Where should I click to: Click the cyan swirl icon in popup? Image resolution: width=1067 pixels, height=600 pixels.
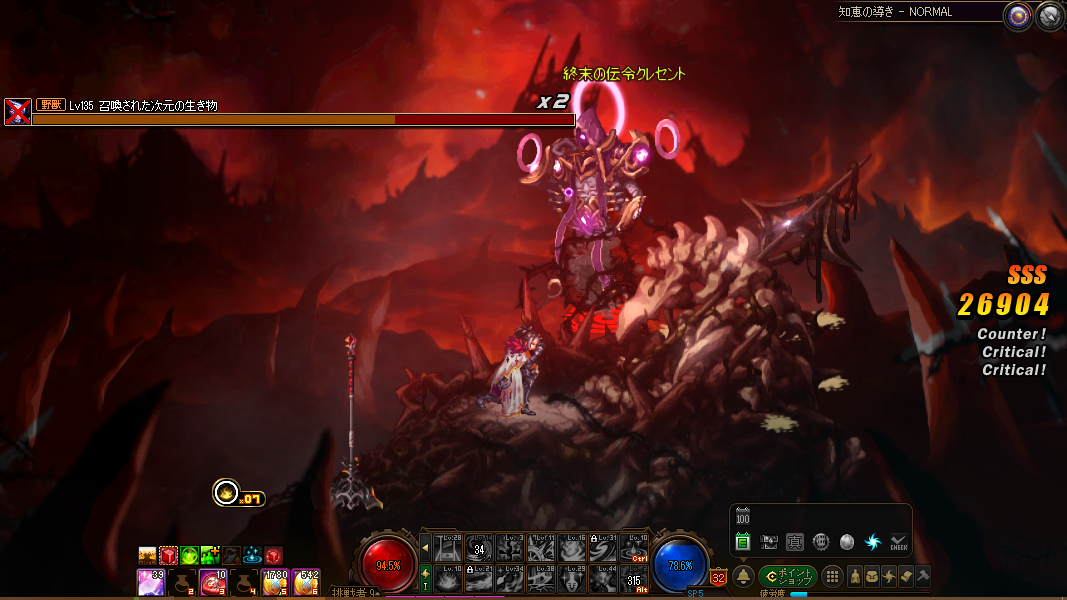(872, 542)
